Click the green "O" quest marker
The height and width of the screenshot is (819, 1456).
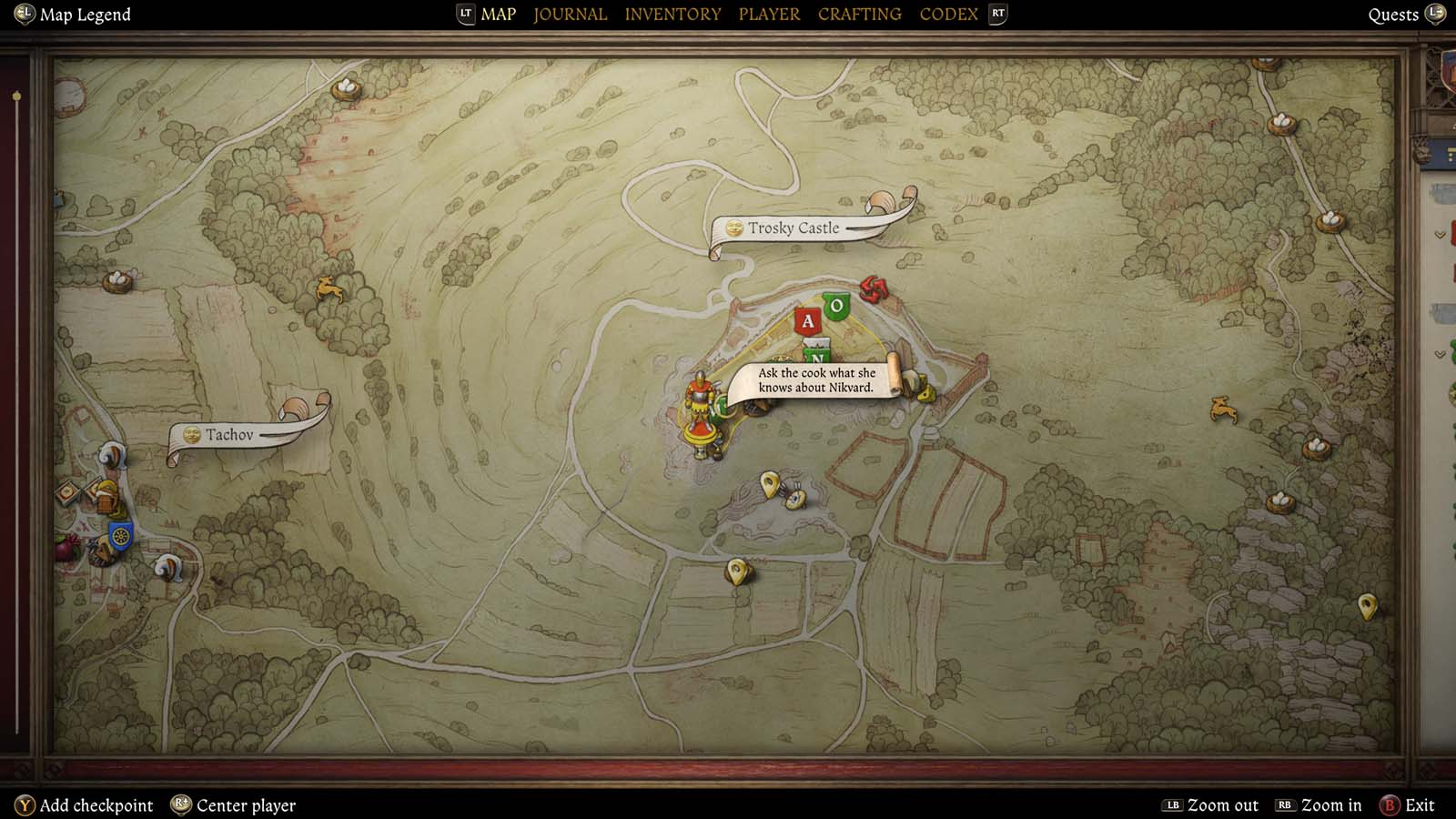coord(837,306)
